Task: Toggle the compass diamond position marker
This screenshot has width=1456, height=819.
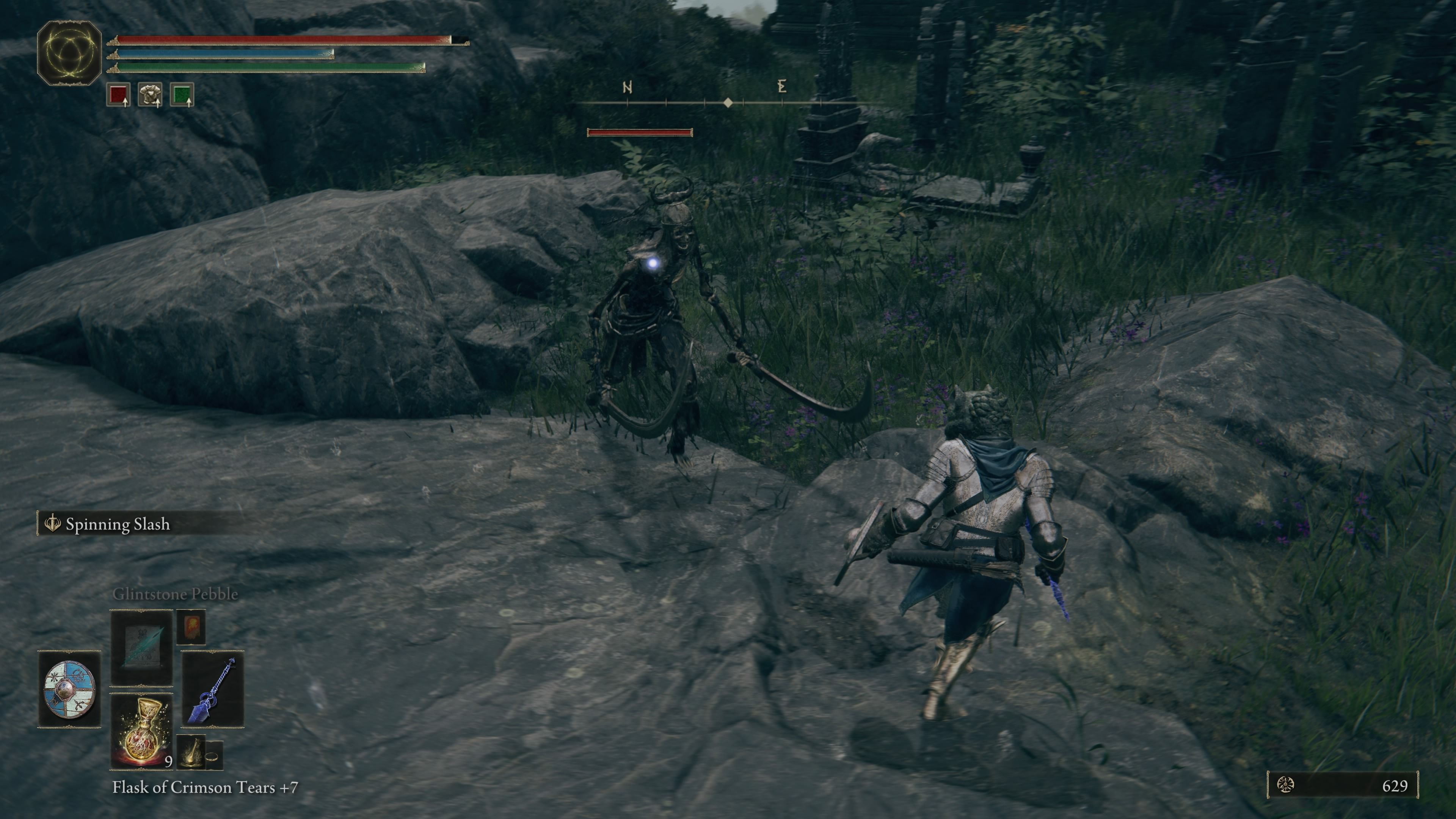Action: (x=728, y=102)
